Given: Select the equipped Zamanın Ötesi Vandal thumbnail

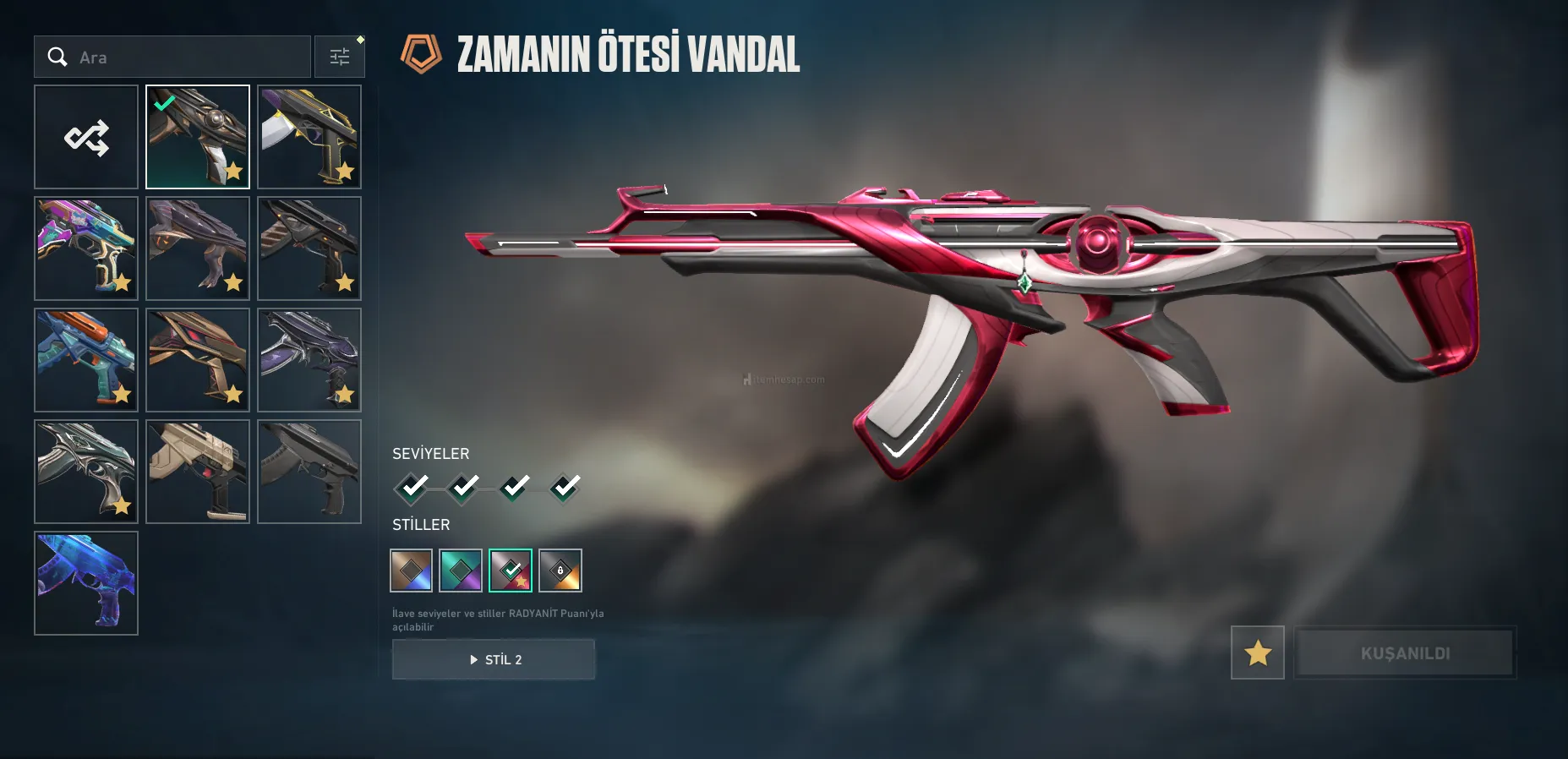Looking at the screenshot, I should pyautogui.click(x=198, y=137).
